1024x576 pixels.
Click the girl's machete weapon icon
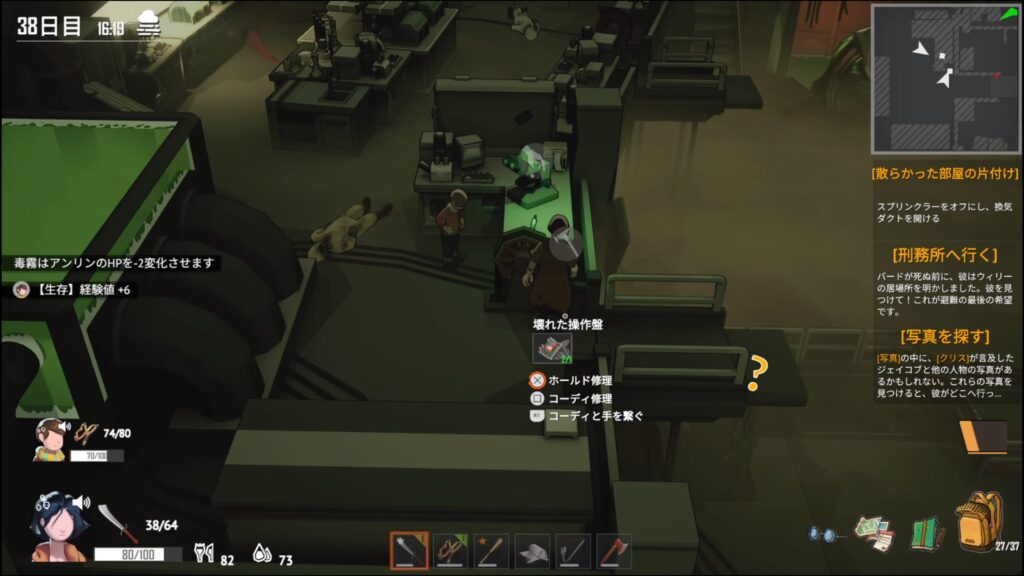tap(111, 524)
